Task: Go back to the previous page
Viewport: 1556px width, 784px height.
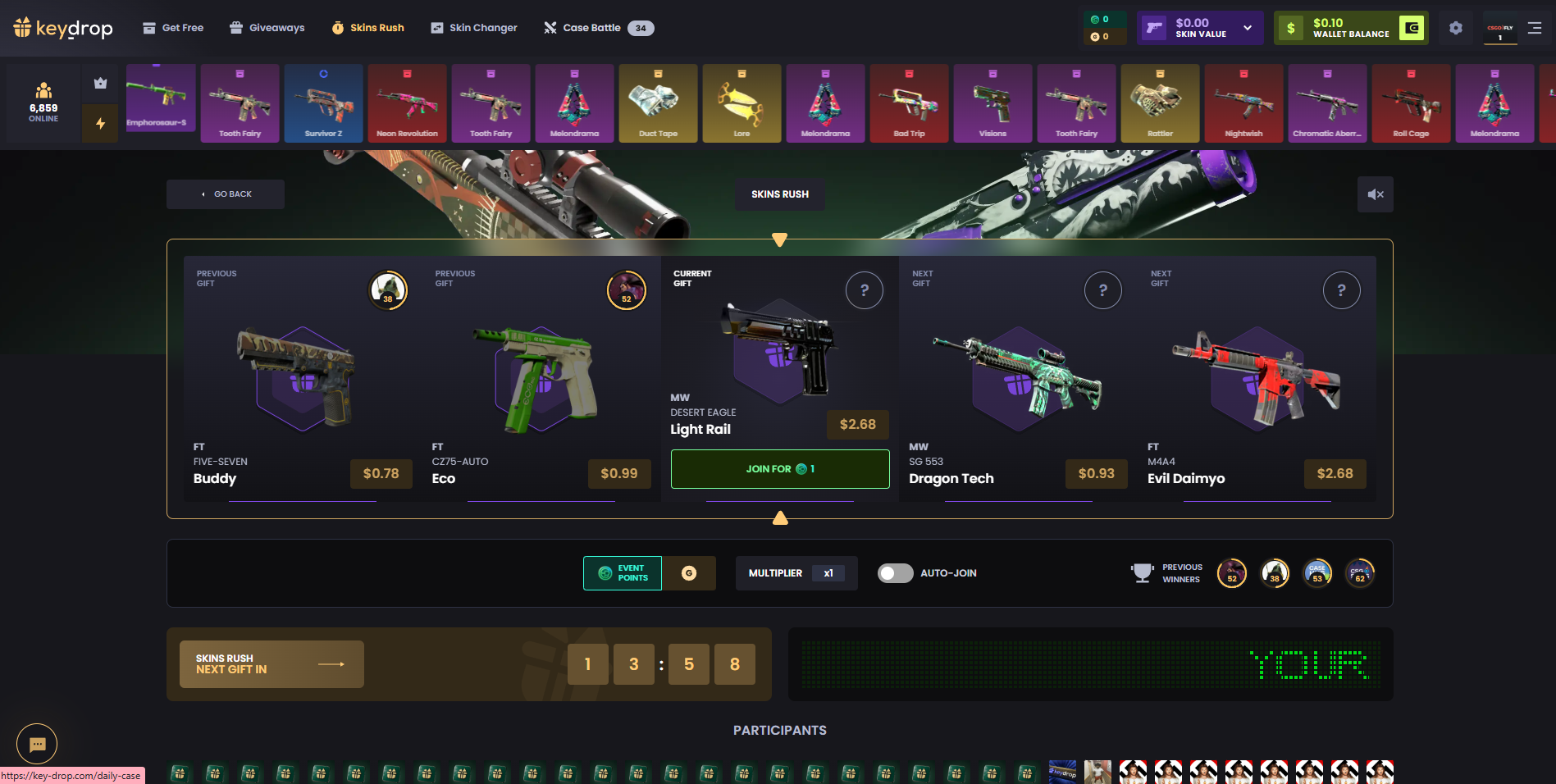Action: coord(226,194)
